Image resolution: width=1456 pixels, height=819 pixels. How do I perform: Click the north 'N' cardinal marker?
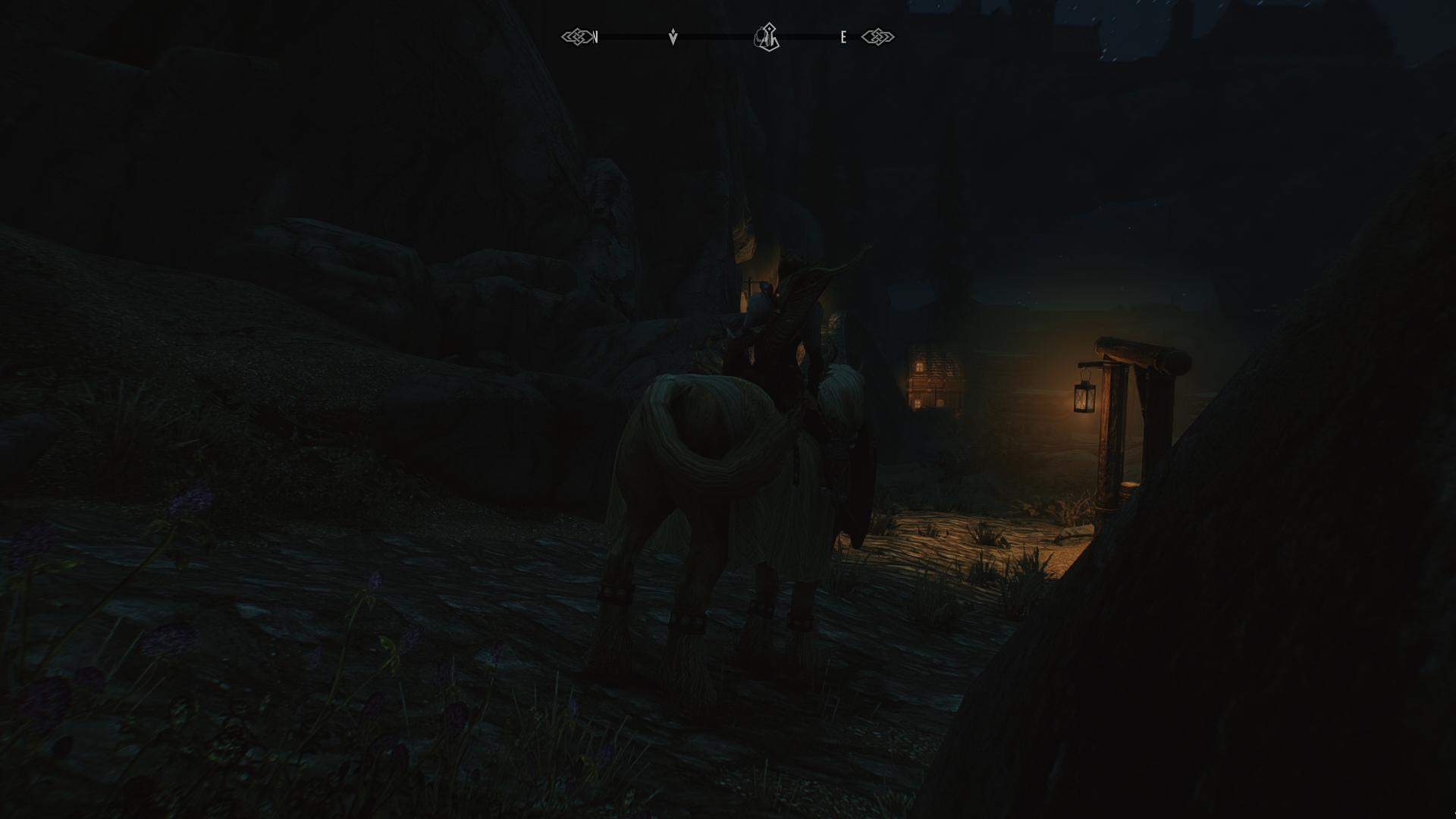coord(597,36)
